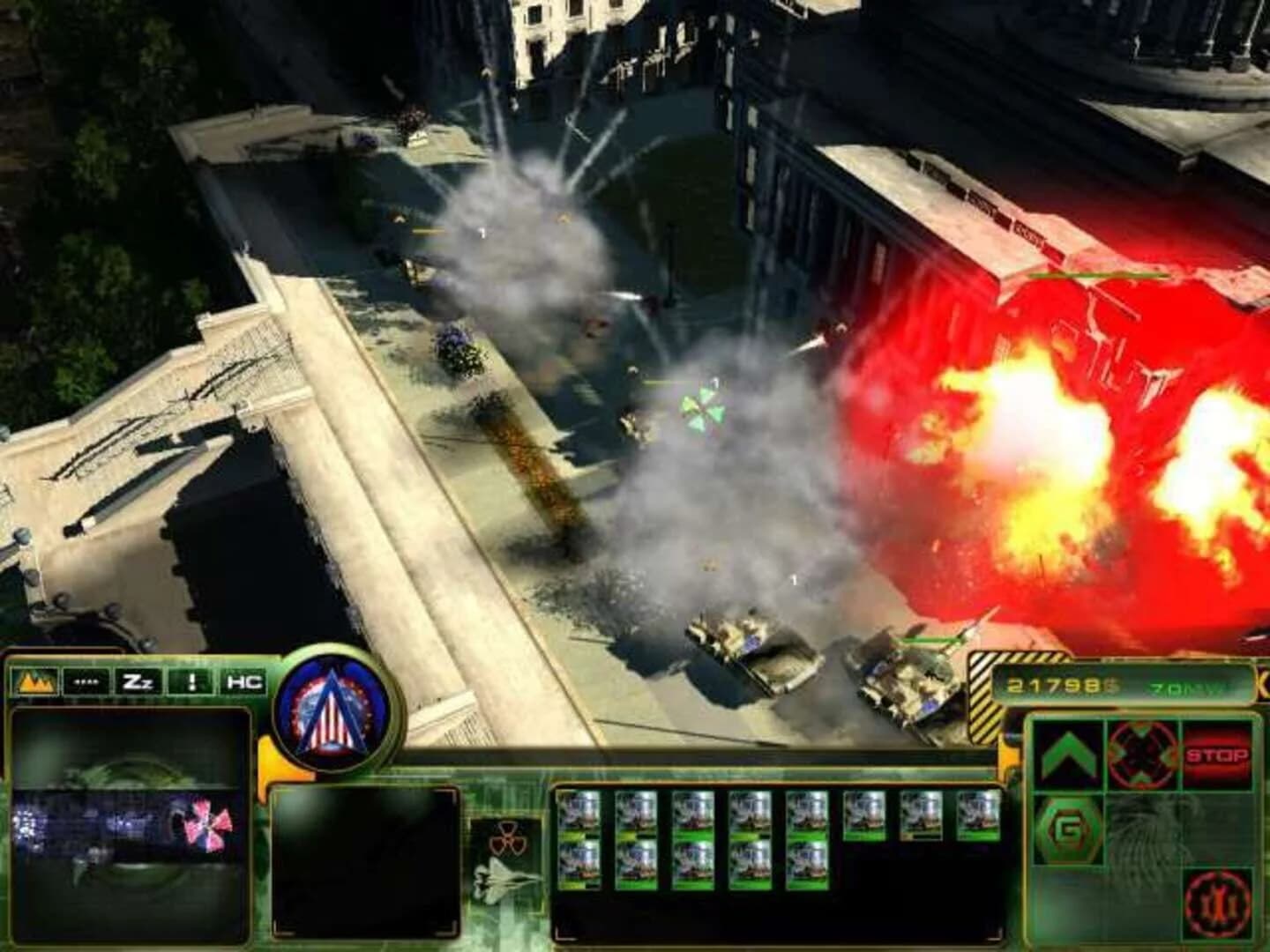Click the idle units "...." icon
The image size is (1270, 952).
point(85,681)
